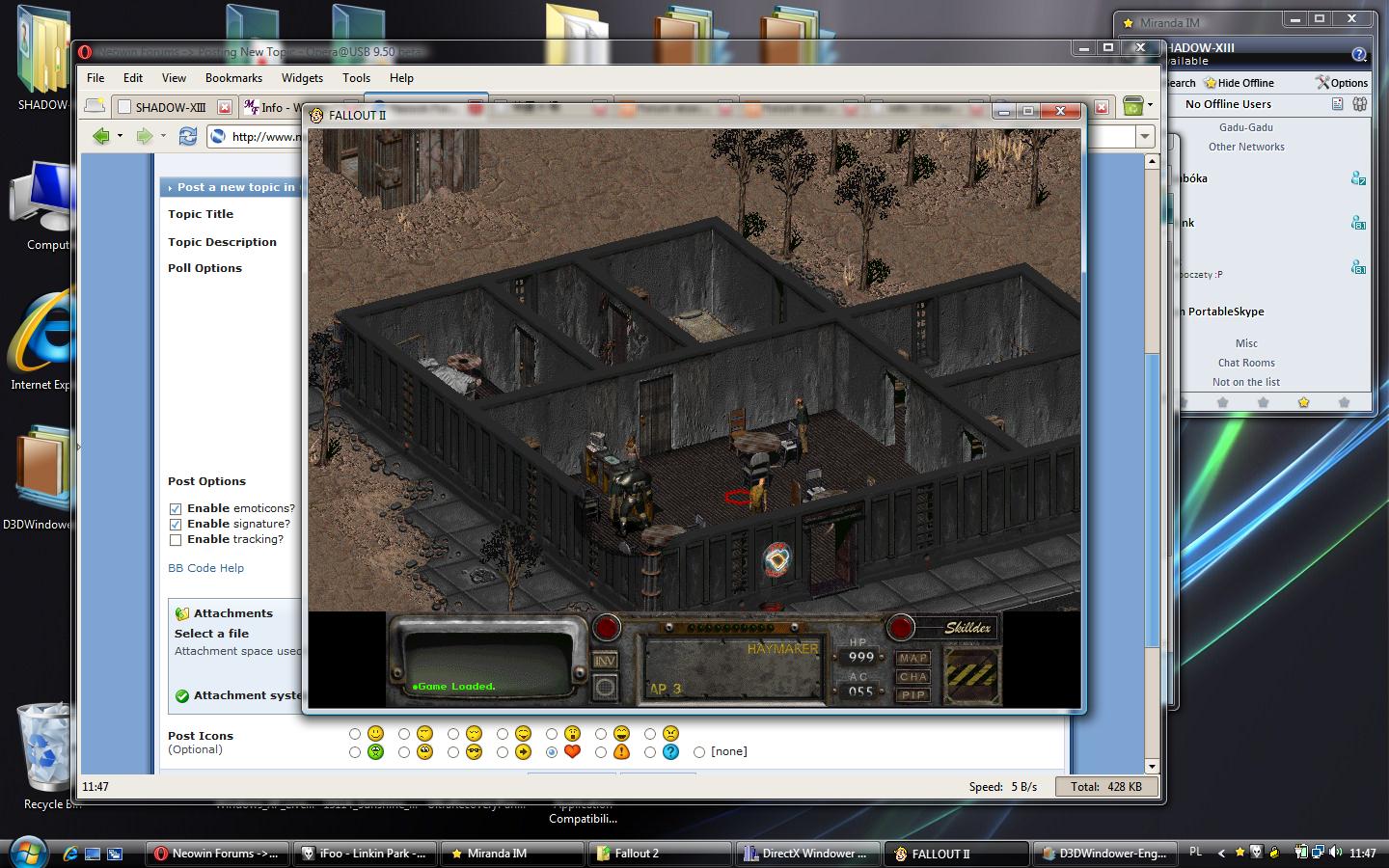The height and width of the screenshot is (868, 1389).
Task: Reload the page with Opera's refresh icon
Action: 187,136
